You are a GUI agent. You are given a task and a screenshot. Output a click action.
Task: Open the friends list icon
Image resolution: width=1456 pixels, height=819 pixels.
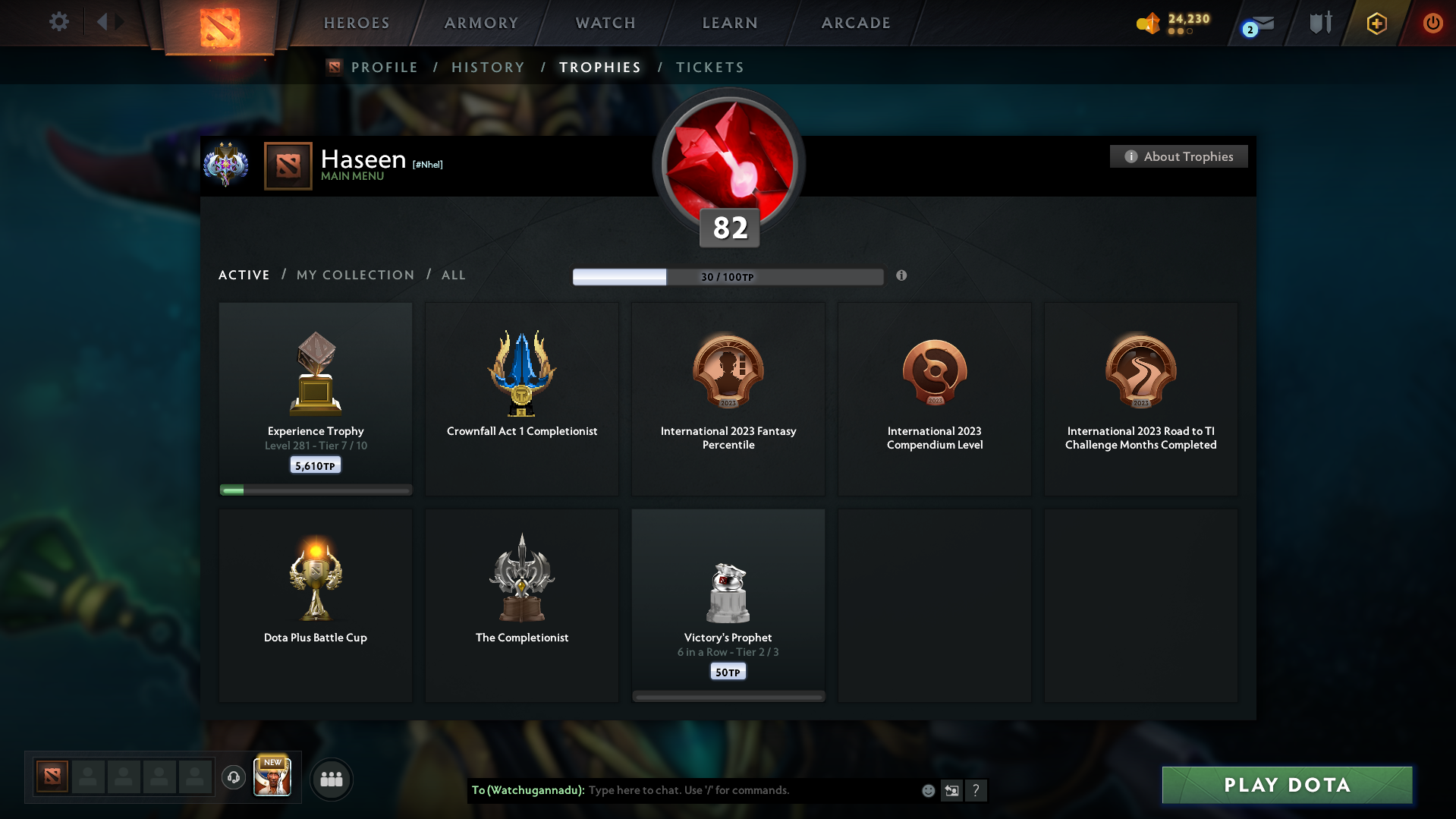click(332, 779)
